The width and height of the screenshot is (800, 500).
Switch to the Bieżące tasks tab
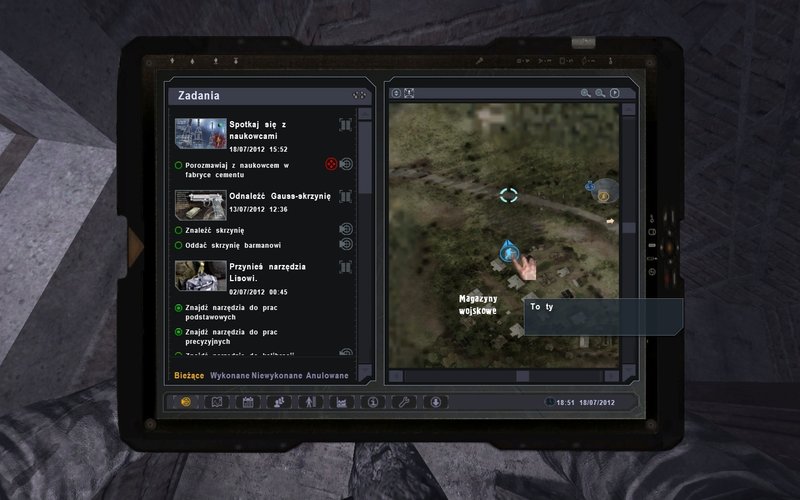pyautogui.click(x=190, y=375)
